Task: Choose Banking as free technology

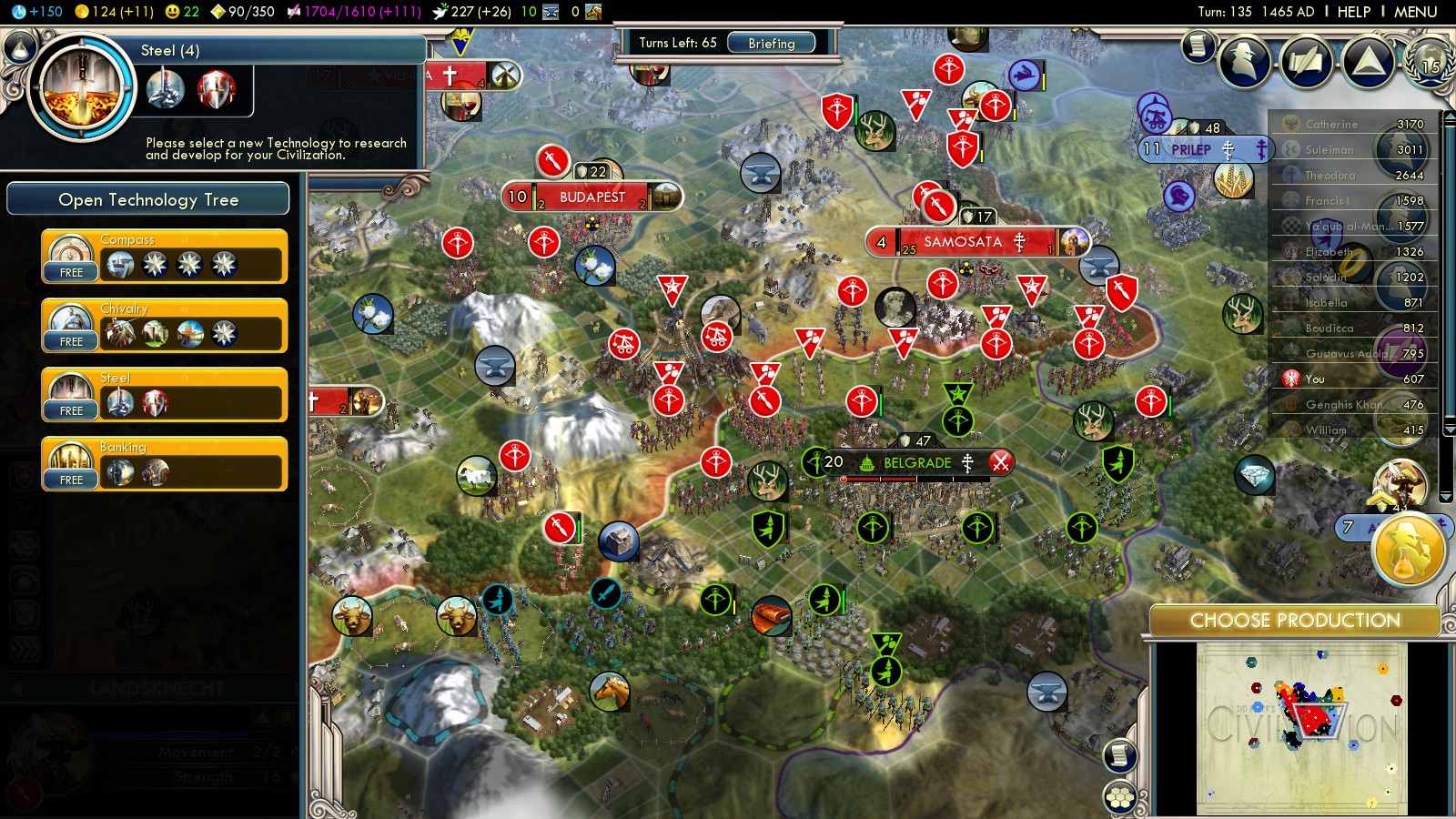Action: coord(165,465)
